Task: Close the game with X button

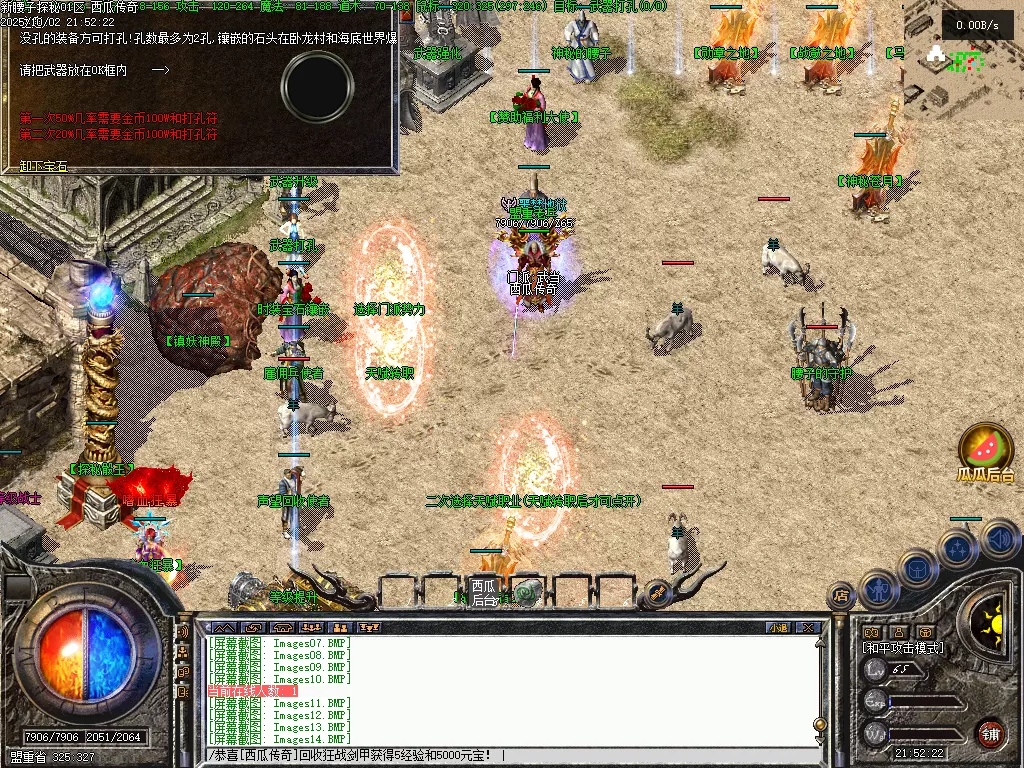Action: [x=808, y=627]
